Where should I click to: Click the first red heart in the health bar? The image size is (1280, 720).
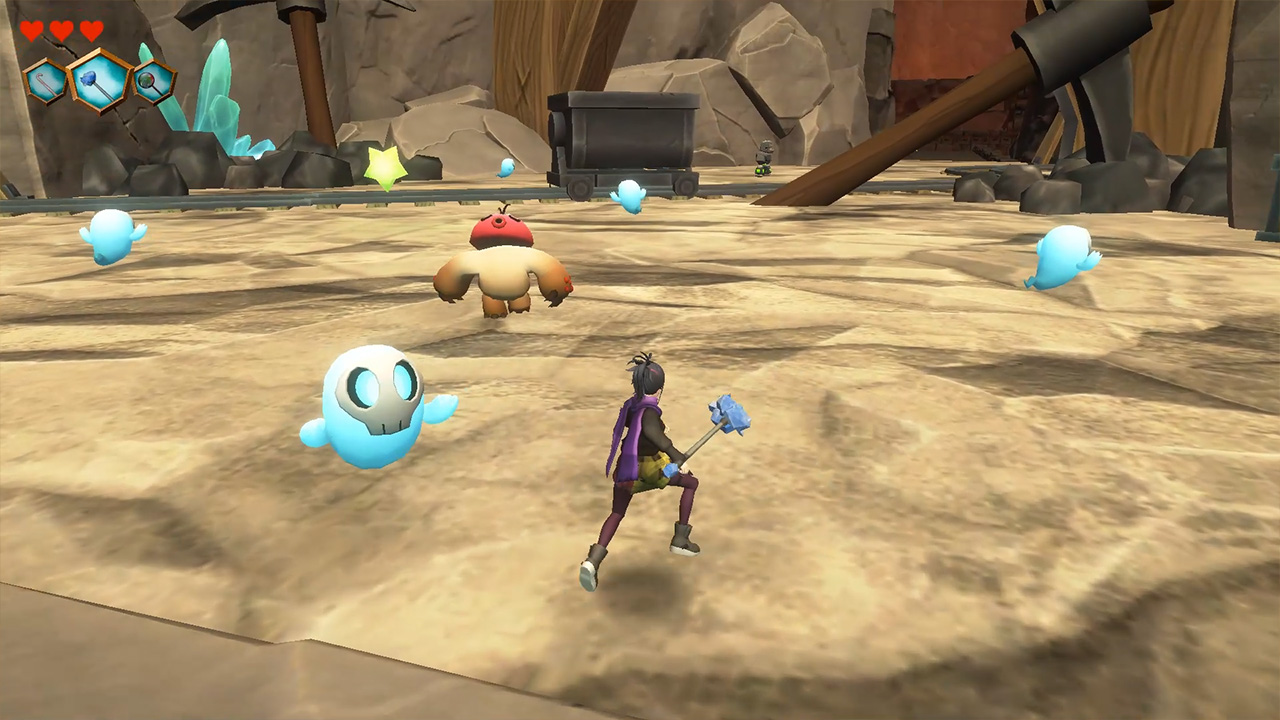pyautogui.click(x=31, y=30)
